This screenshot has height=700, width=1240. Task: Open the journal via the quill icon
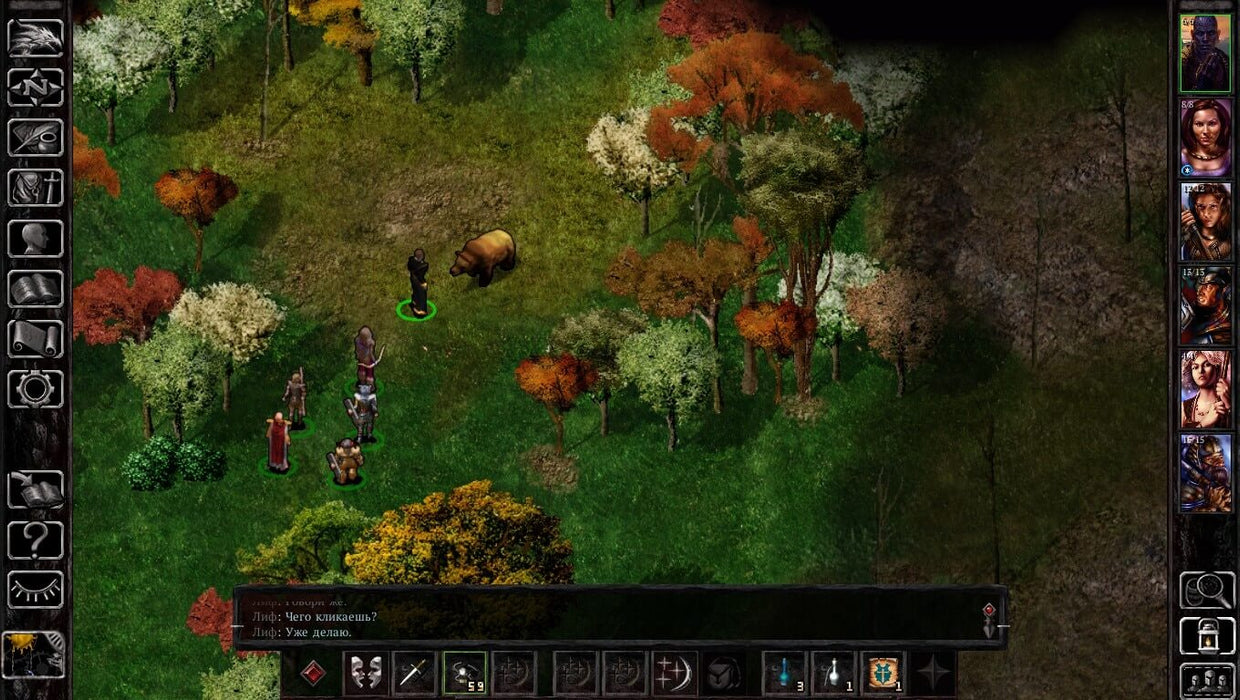tap(35, 137)
